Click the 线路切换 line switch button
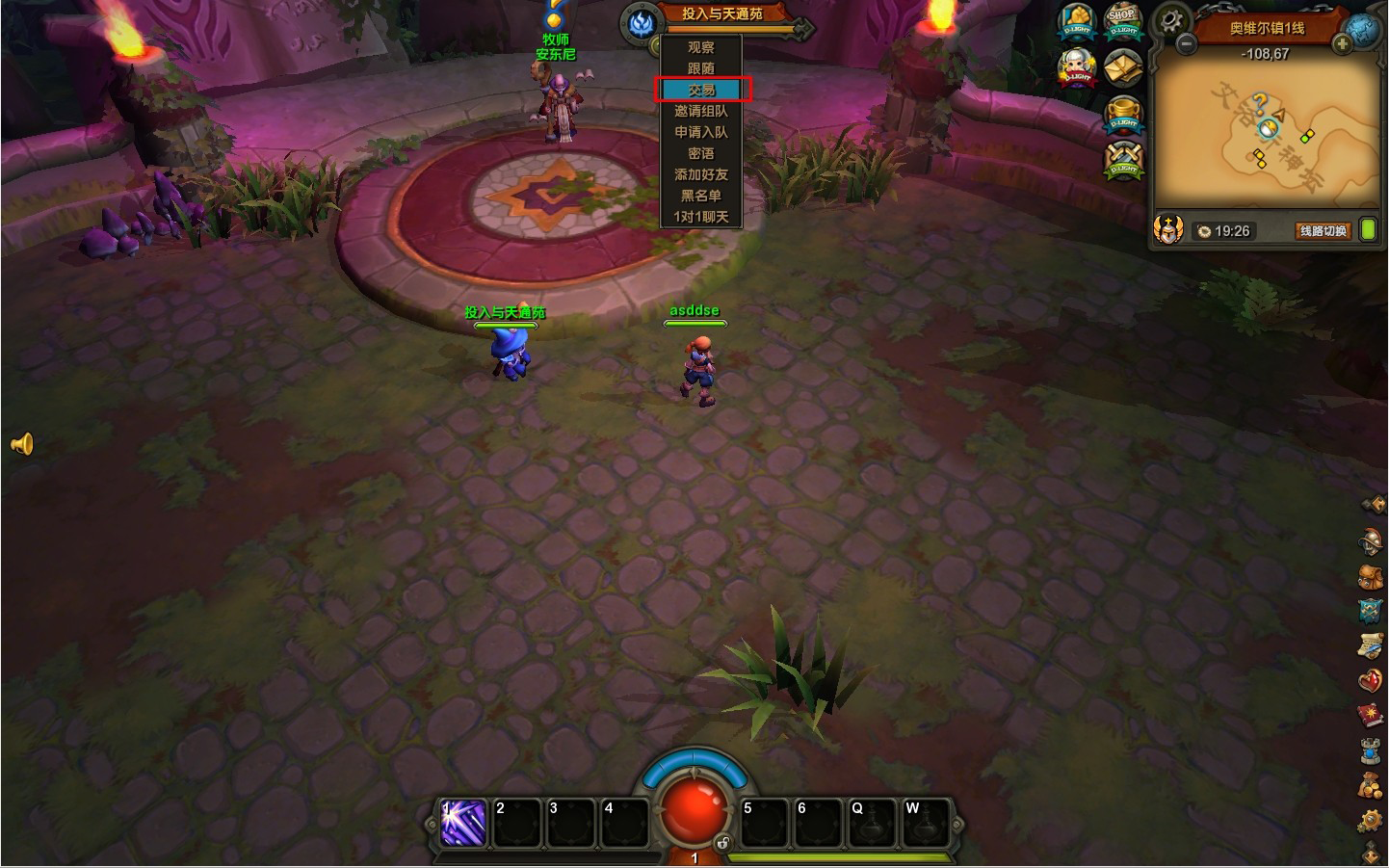Viewport: 1389px width, 868px height. click(x=1323, y=231)
